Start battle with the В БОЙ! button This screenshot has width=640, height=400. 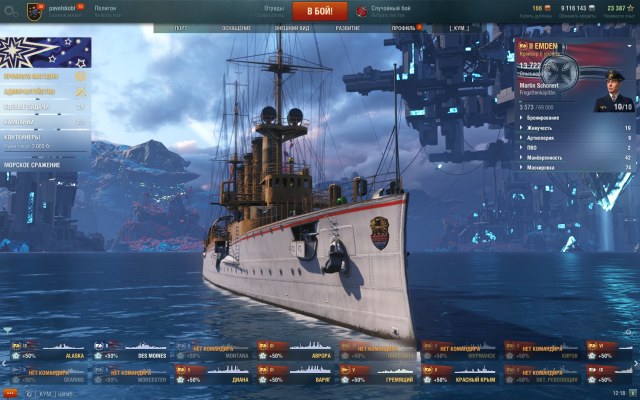click(x=319, y=11)
